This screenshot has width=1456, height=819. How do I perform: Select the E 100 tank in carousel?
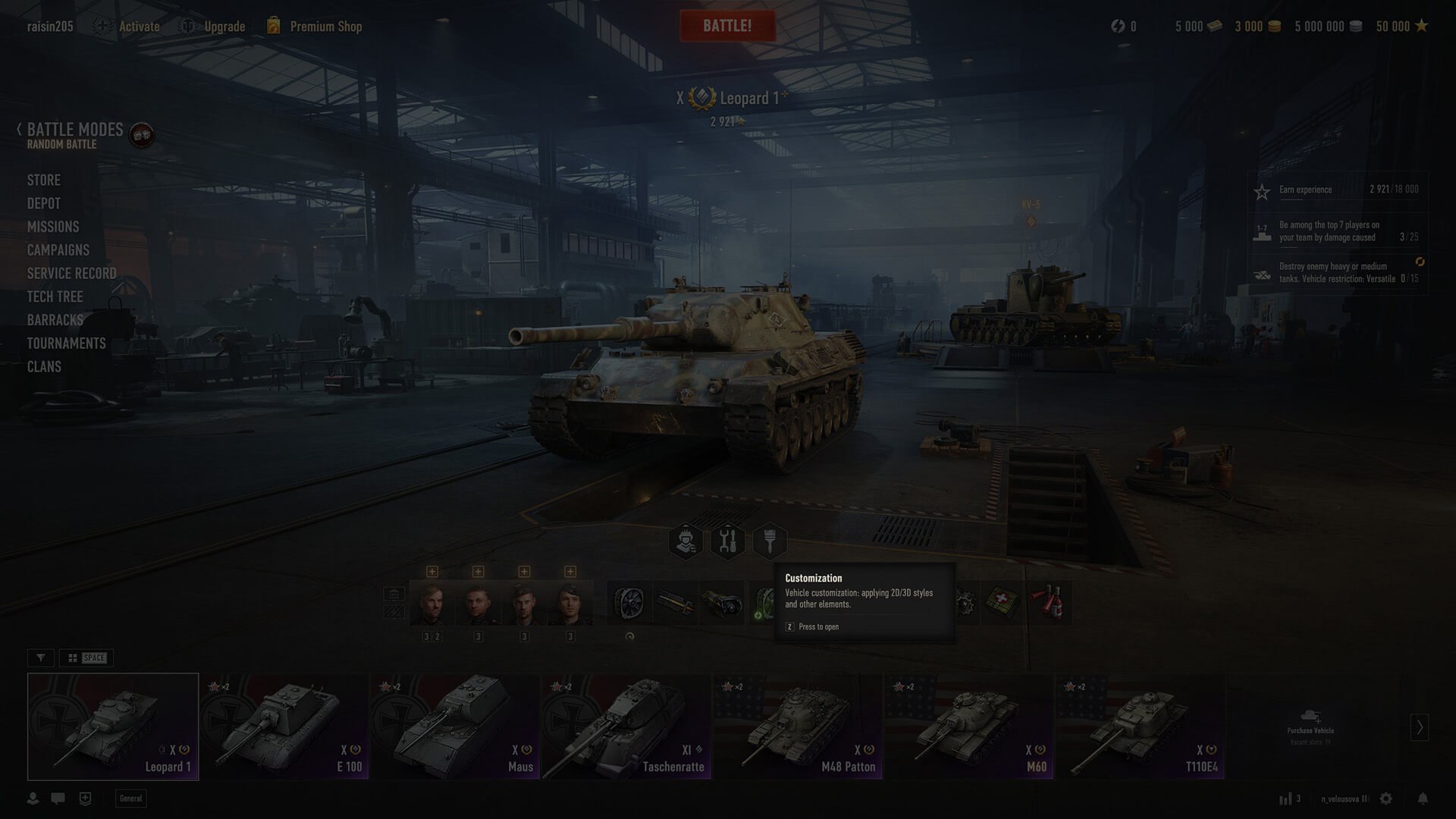[x=284, y=726]
